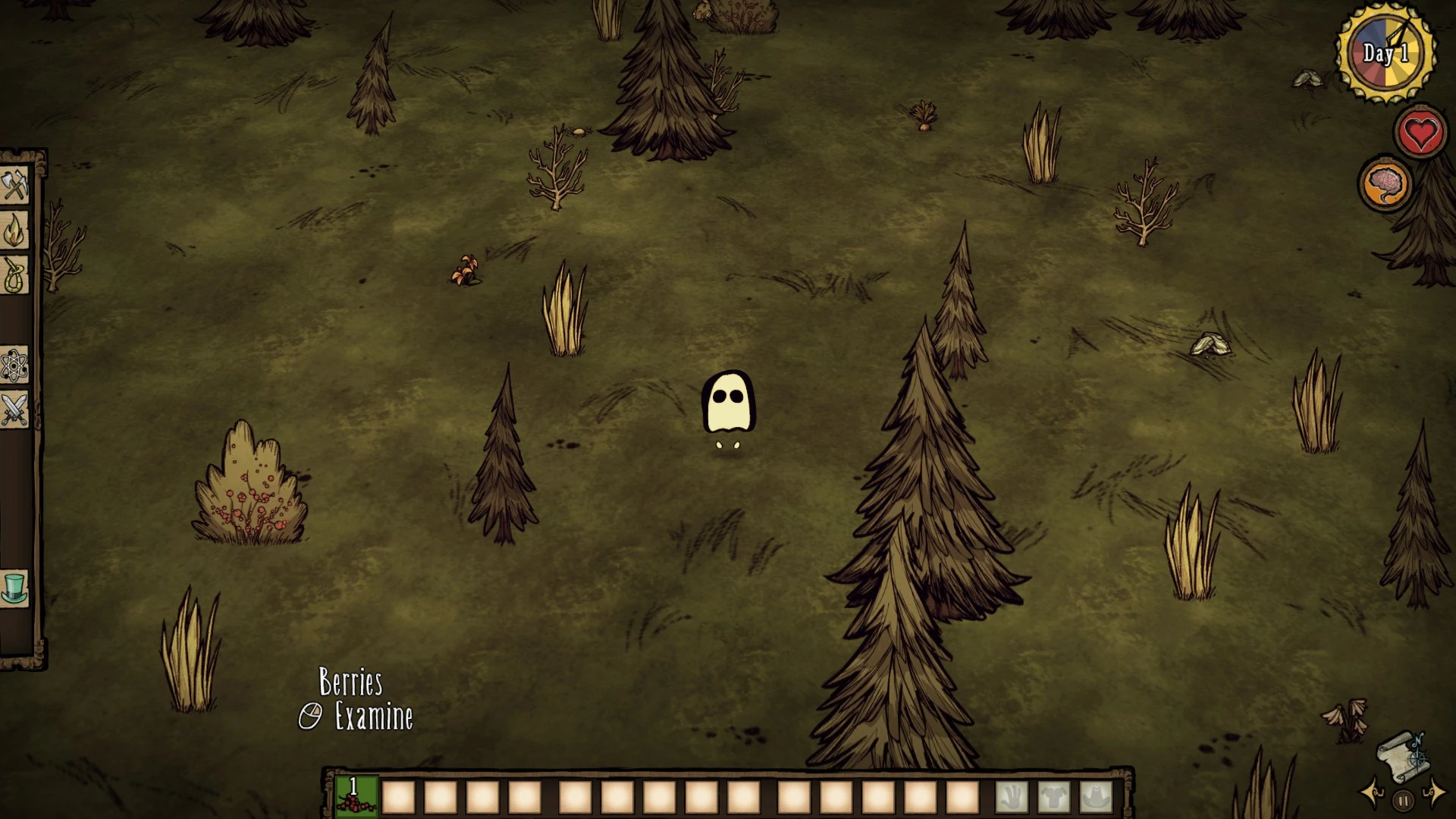The height and width of the screenshot is (819, 1456).
Task: Rotate the camera using the left arrow
Action: pos(1371,794)
